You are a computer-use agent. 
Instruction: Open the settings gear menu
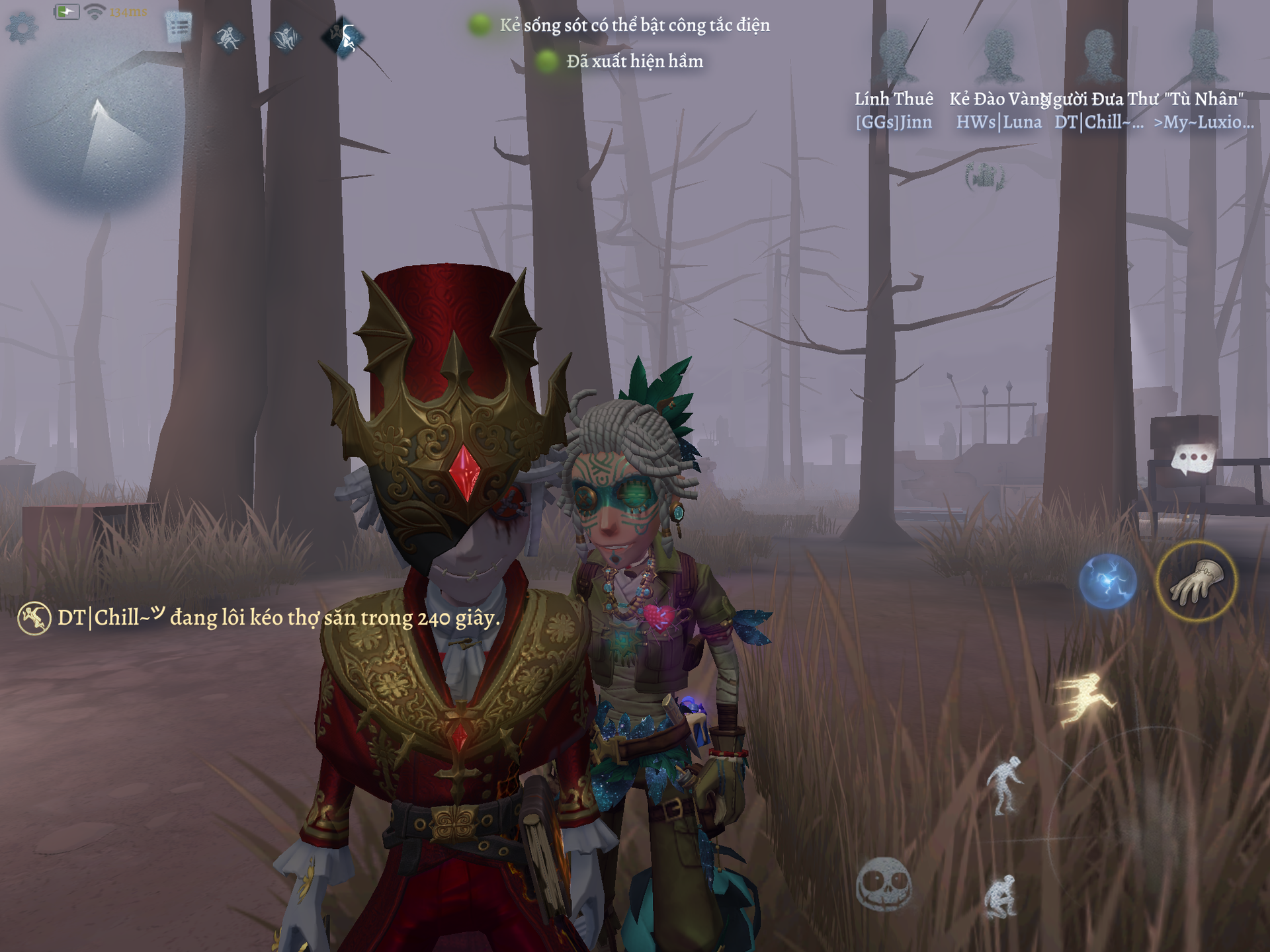pos(22,28)
